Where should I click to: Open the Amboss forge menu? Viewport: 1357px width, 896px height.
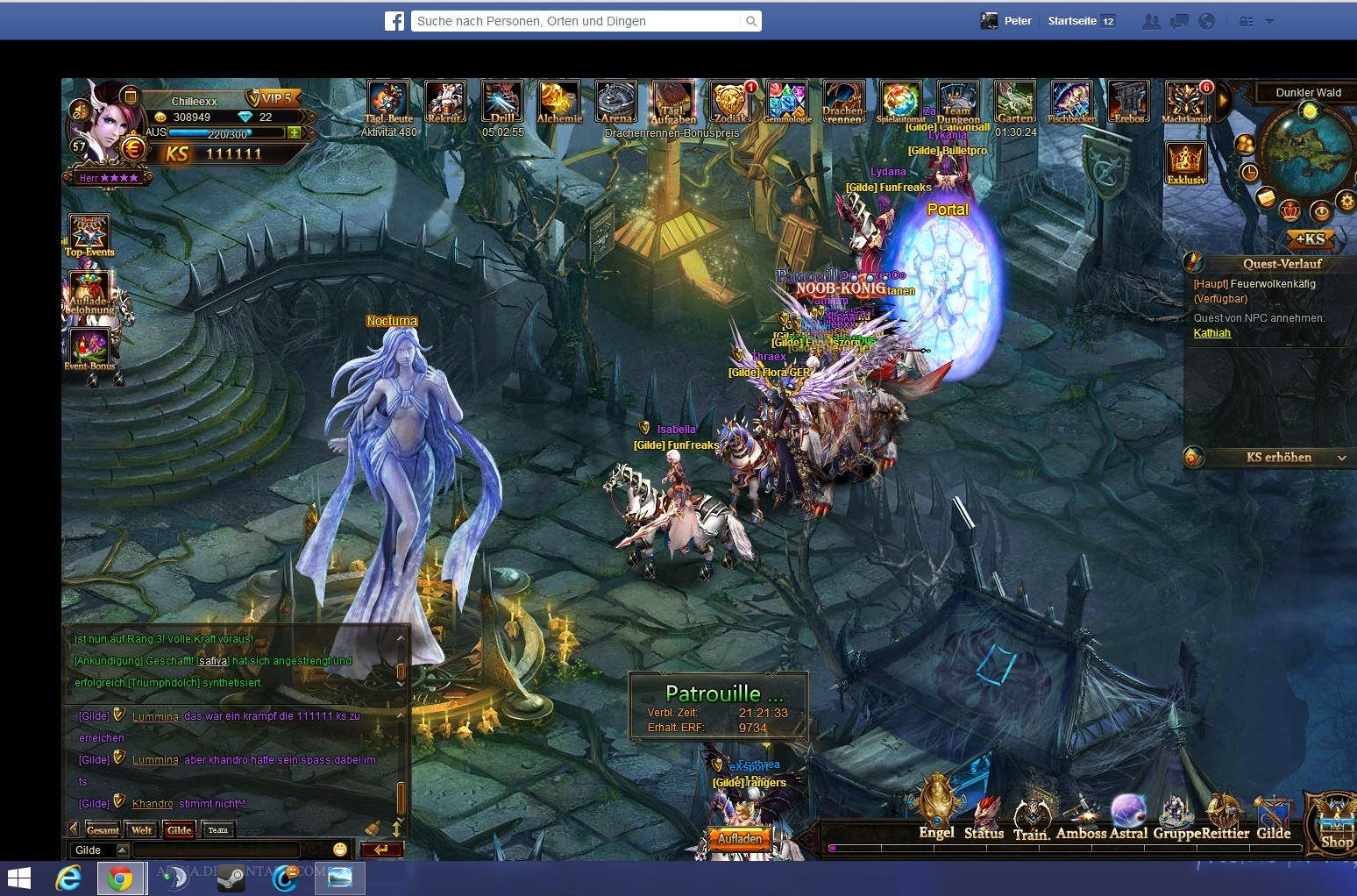pos(1082,815)
